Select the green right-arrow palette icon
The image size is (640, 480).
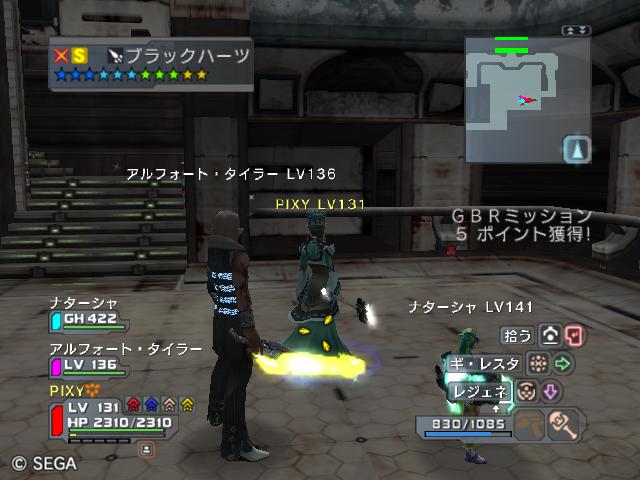coord(562,363)
